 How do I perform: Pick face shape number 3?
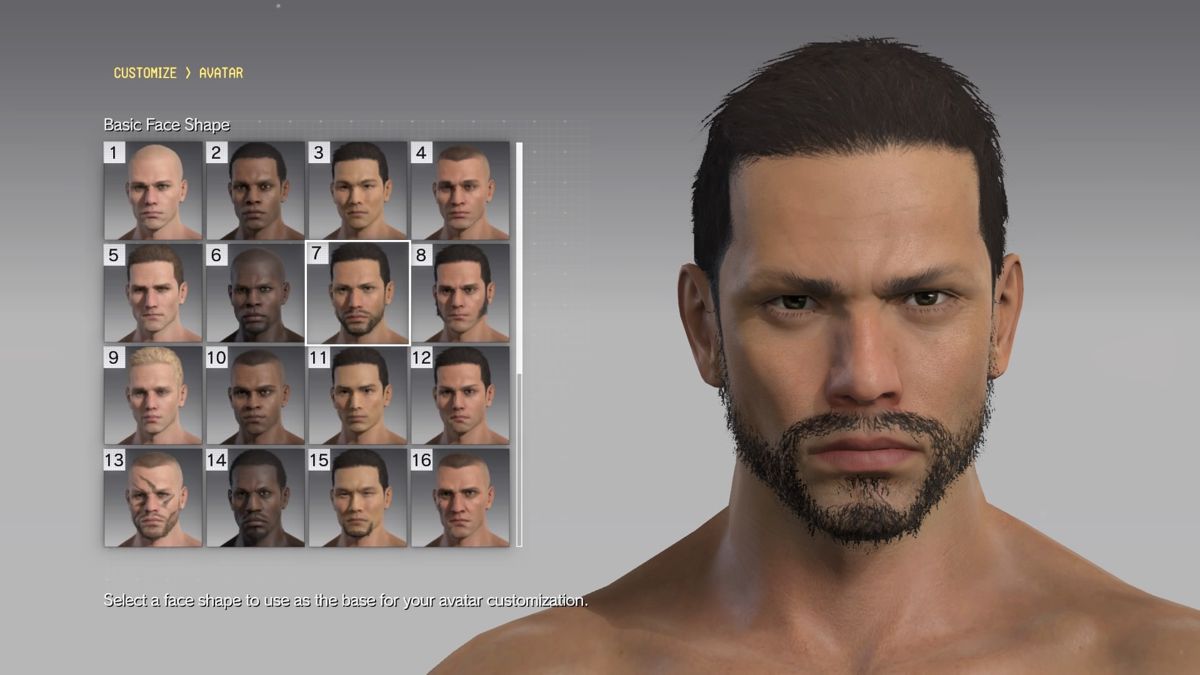point(357,190)
